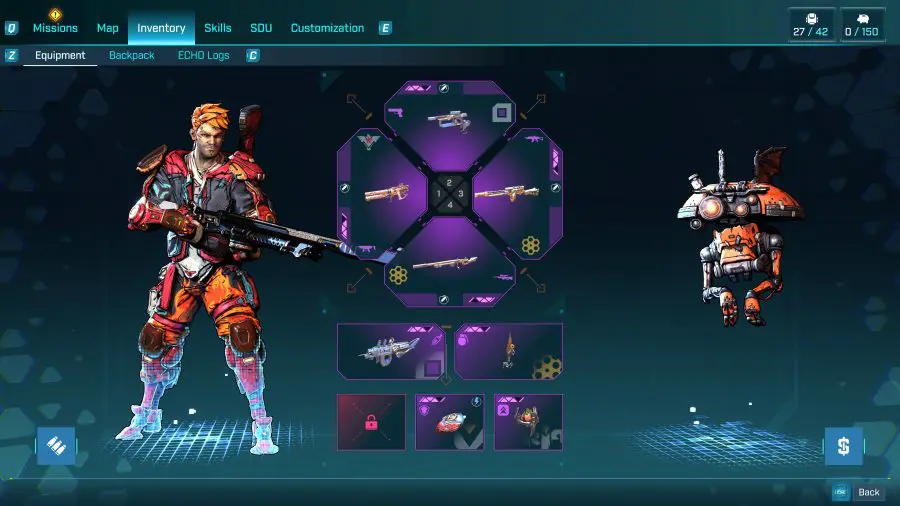Image resolution: width=900 pixels, height=506 pixels.
Task: Go to the Skills tab
Action: [218, 28]
